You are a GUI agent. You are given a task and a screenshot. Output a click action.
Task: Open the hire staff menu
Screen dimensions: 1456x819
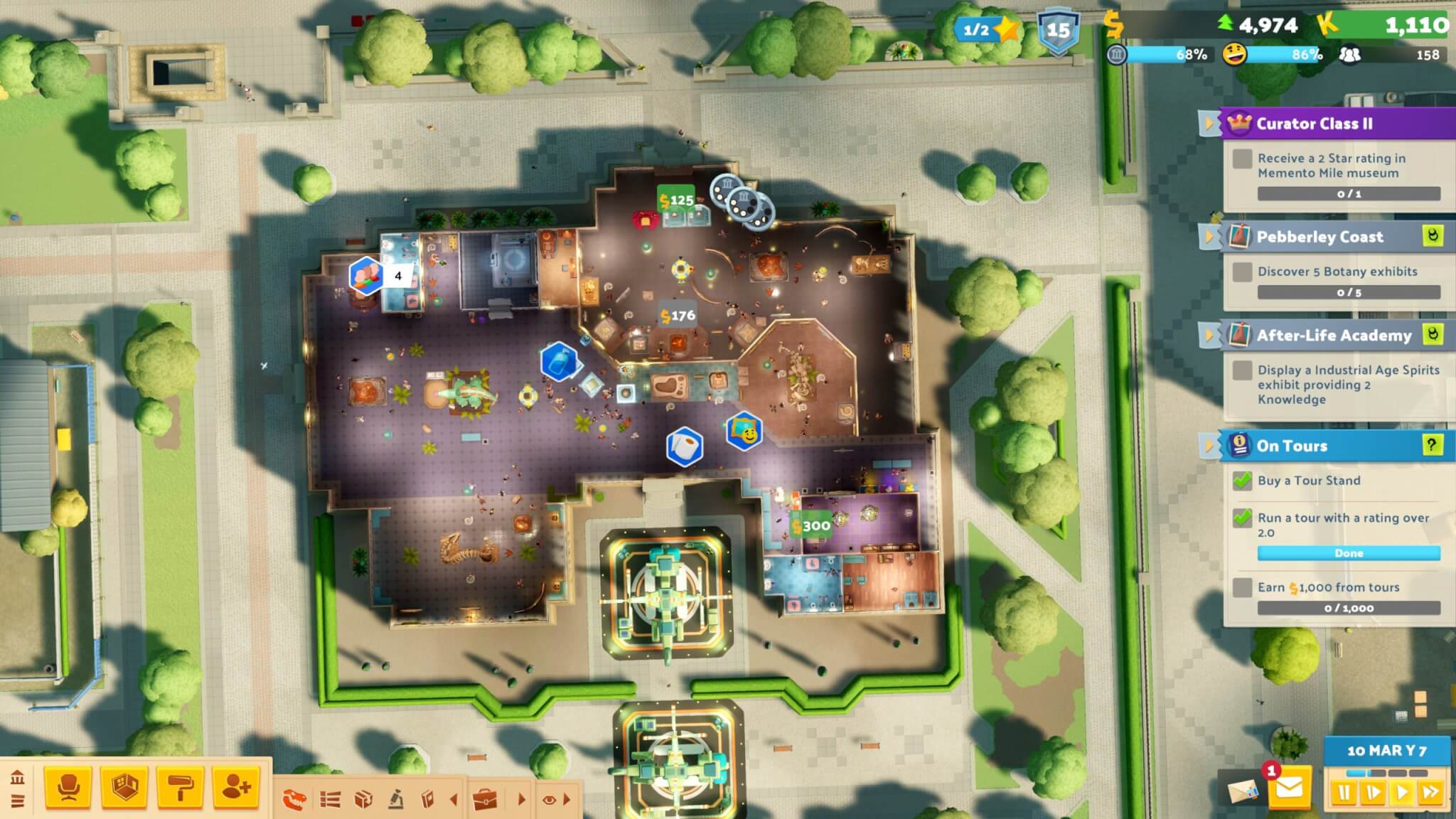tap(236, 788)
